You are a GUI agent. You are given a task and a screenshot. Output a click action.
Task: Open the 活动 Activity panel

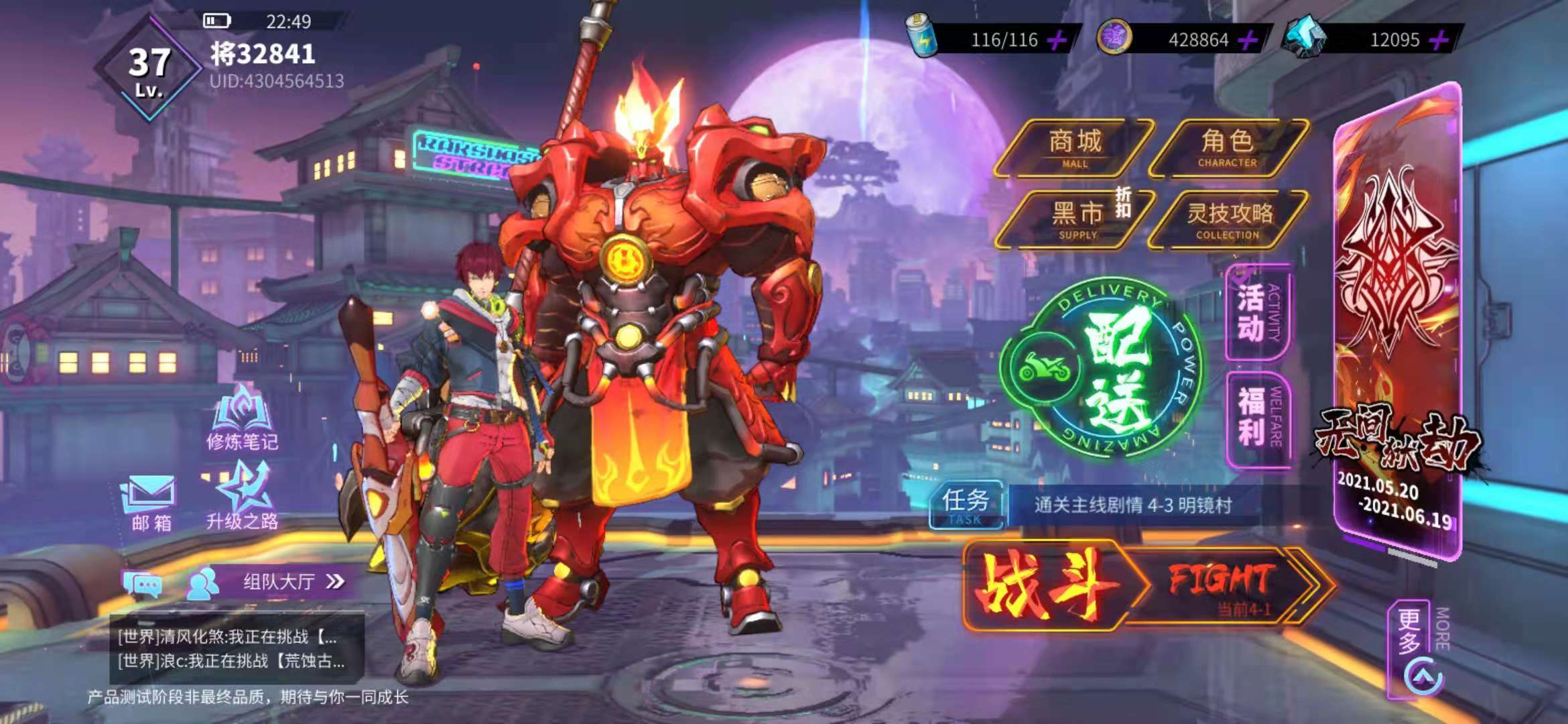tap(1258, 312)
